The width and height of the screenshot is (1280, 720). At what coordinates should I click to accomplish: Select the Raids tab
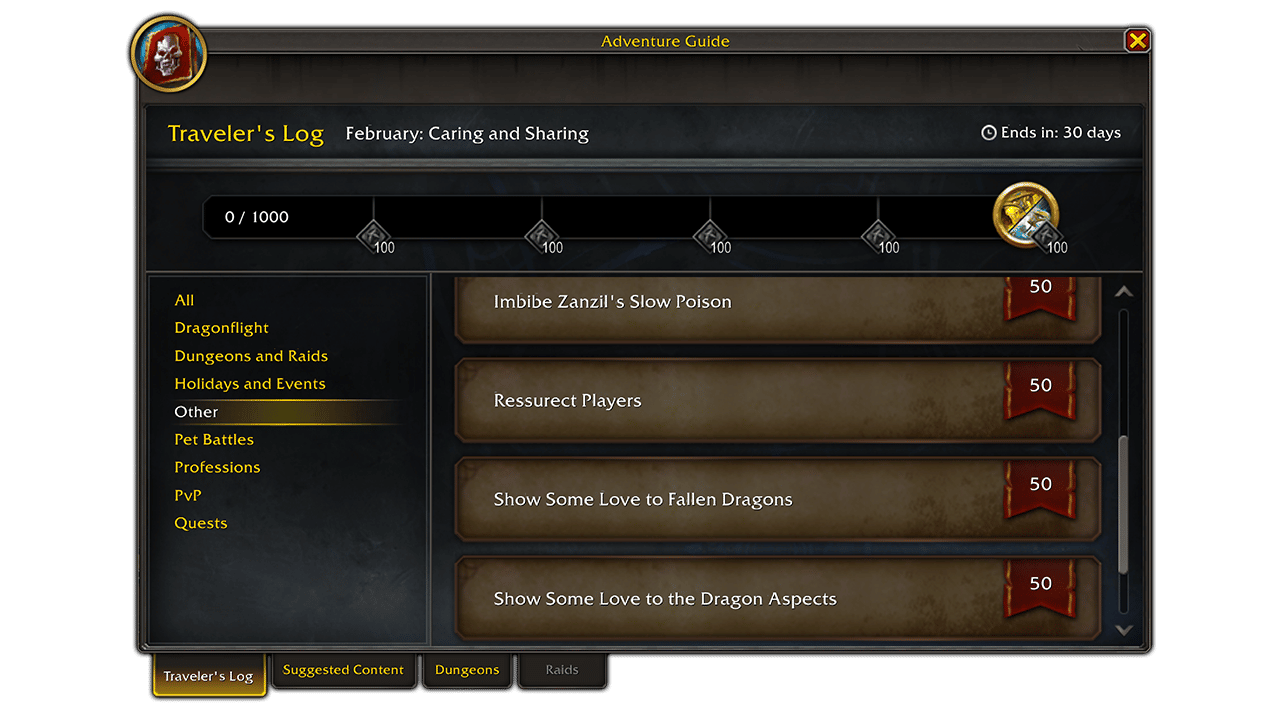pyautogui.click(x=562, y=670)
